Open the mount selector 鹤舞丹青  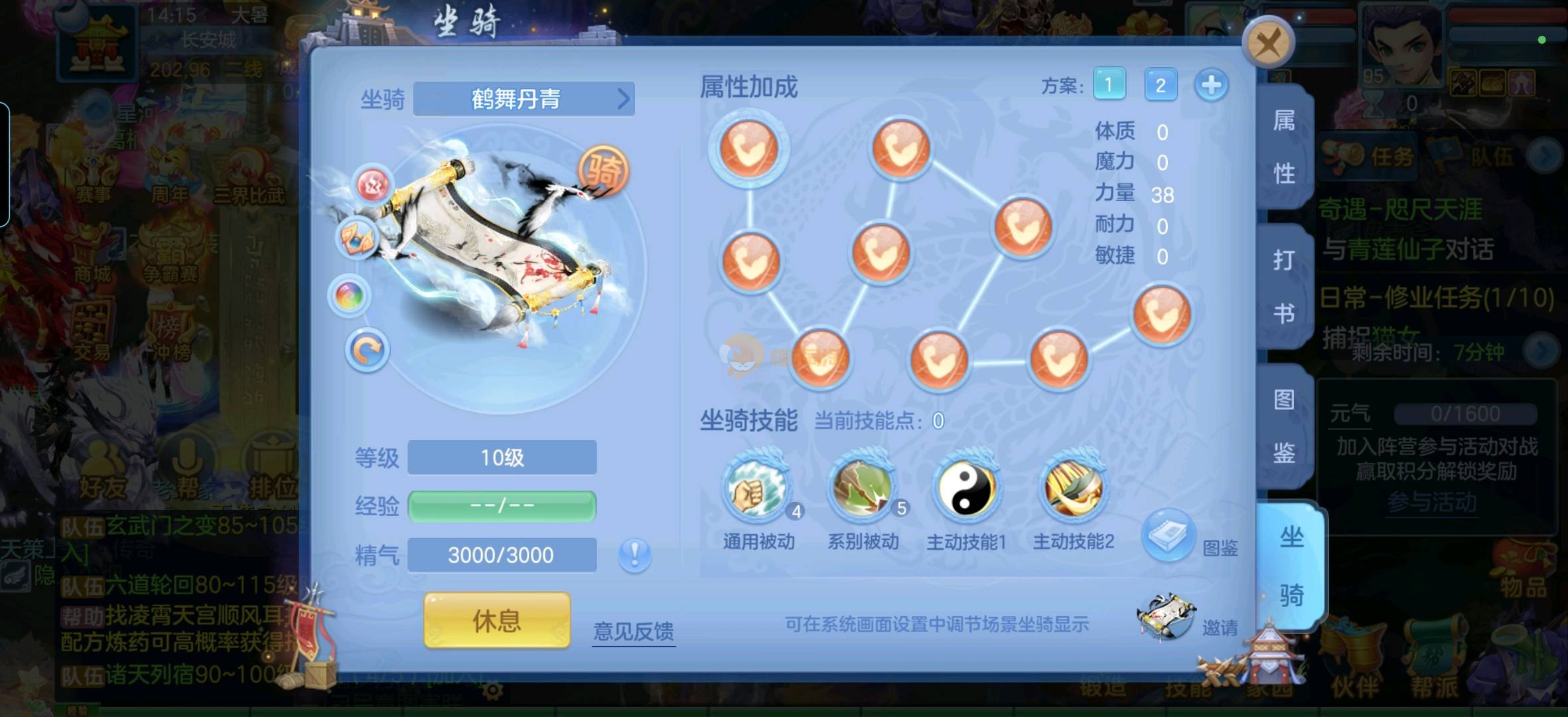[x=524, y=100]
